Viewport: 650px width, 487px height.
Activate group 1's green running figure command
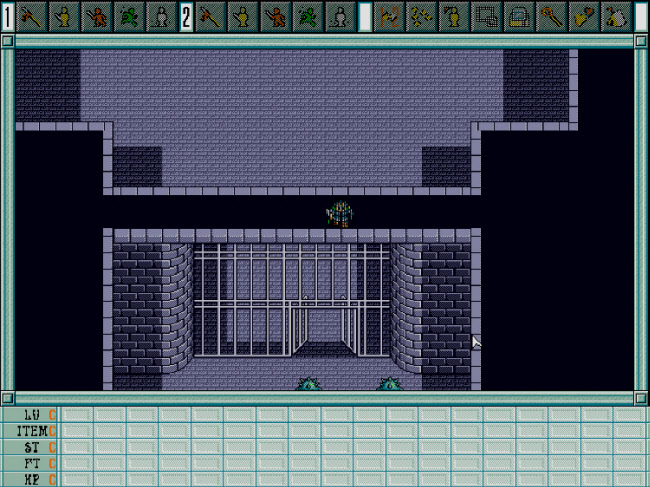tap(128, 16)
